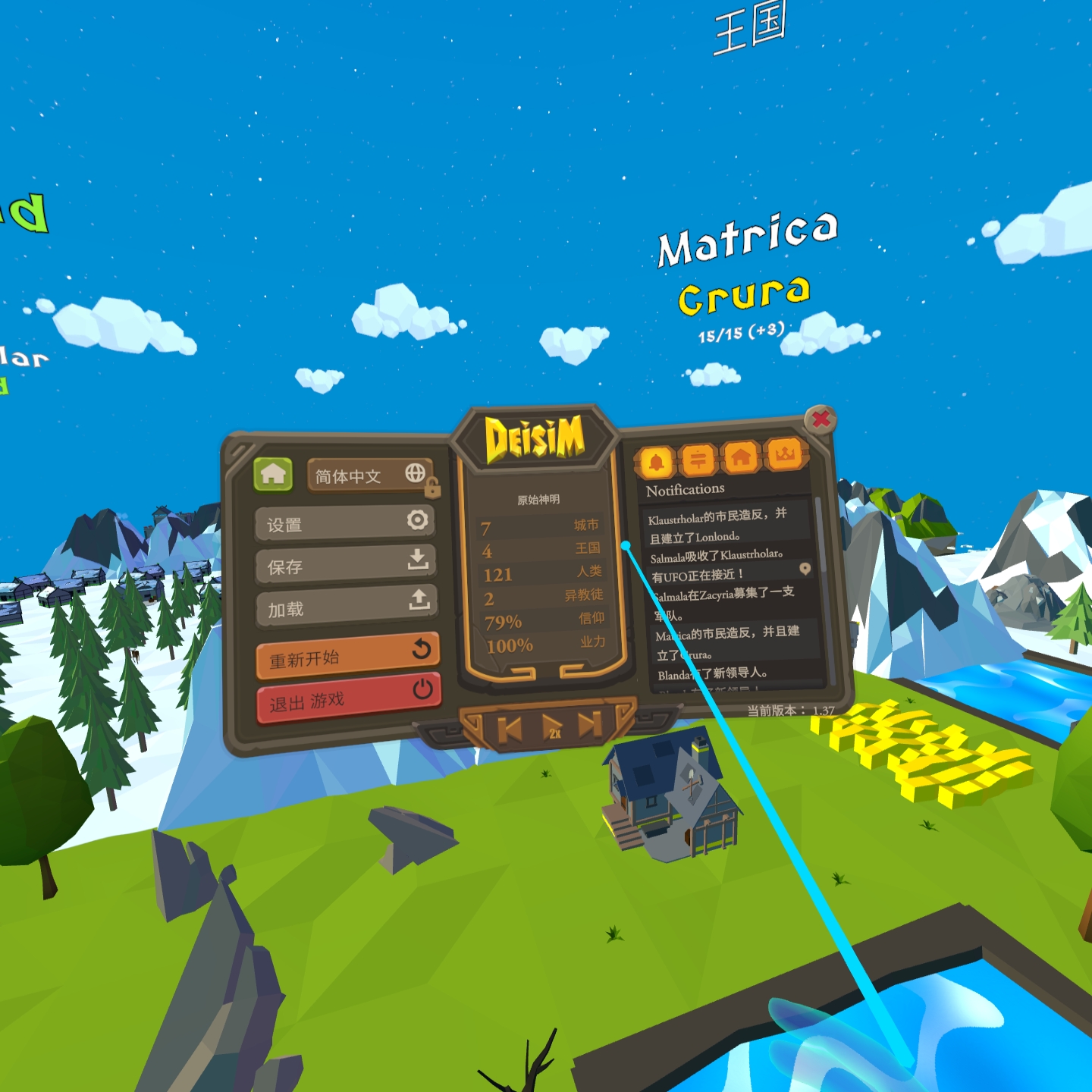The height and width of the screenshot is (1092, 1092).
Task: Select 保存 to save the game
Action: 345,565
